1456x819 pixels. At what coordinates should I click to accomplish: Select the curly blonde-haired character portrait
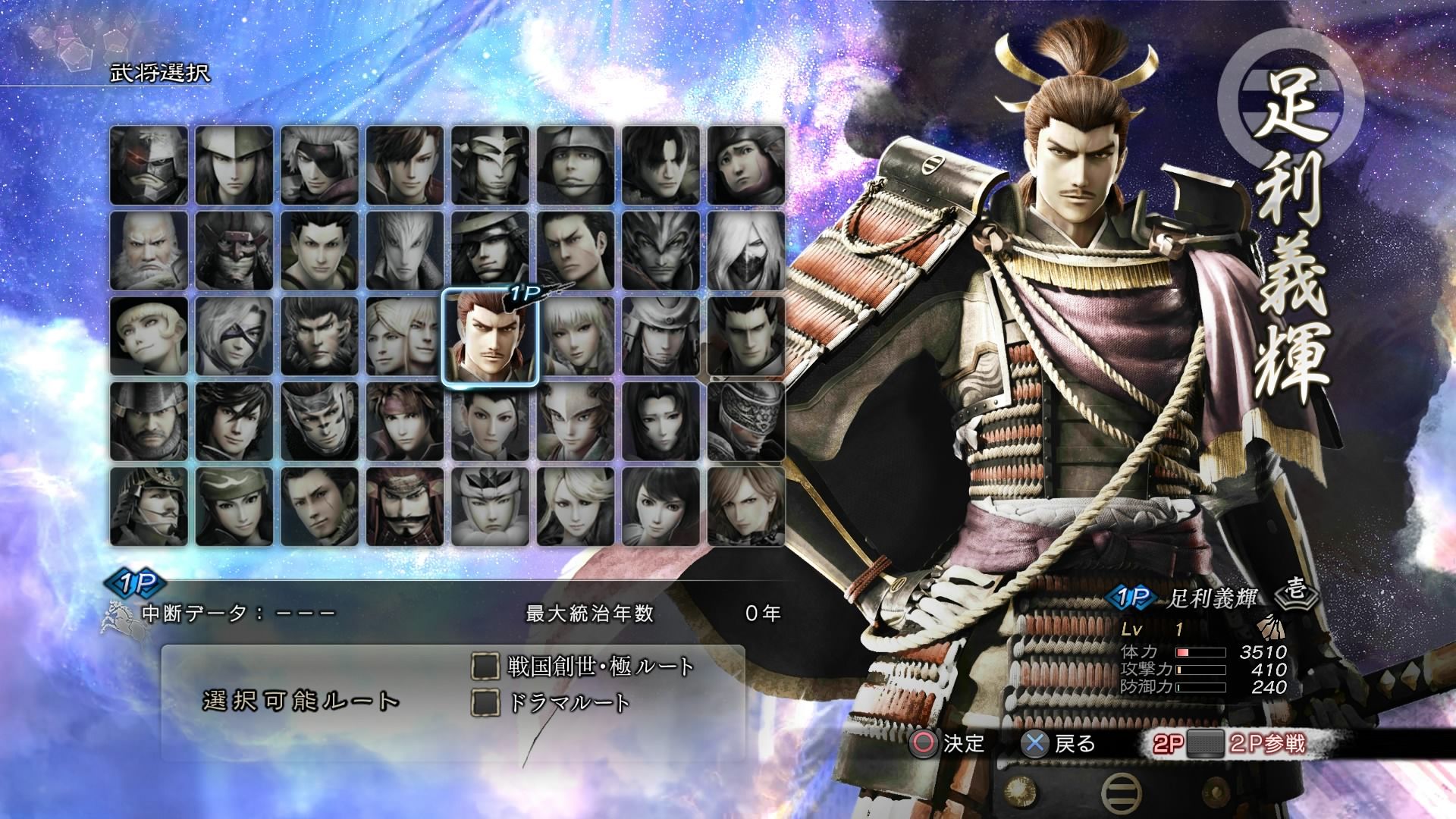[149, 337]
